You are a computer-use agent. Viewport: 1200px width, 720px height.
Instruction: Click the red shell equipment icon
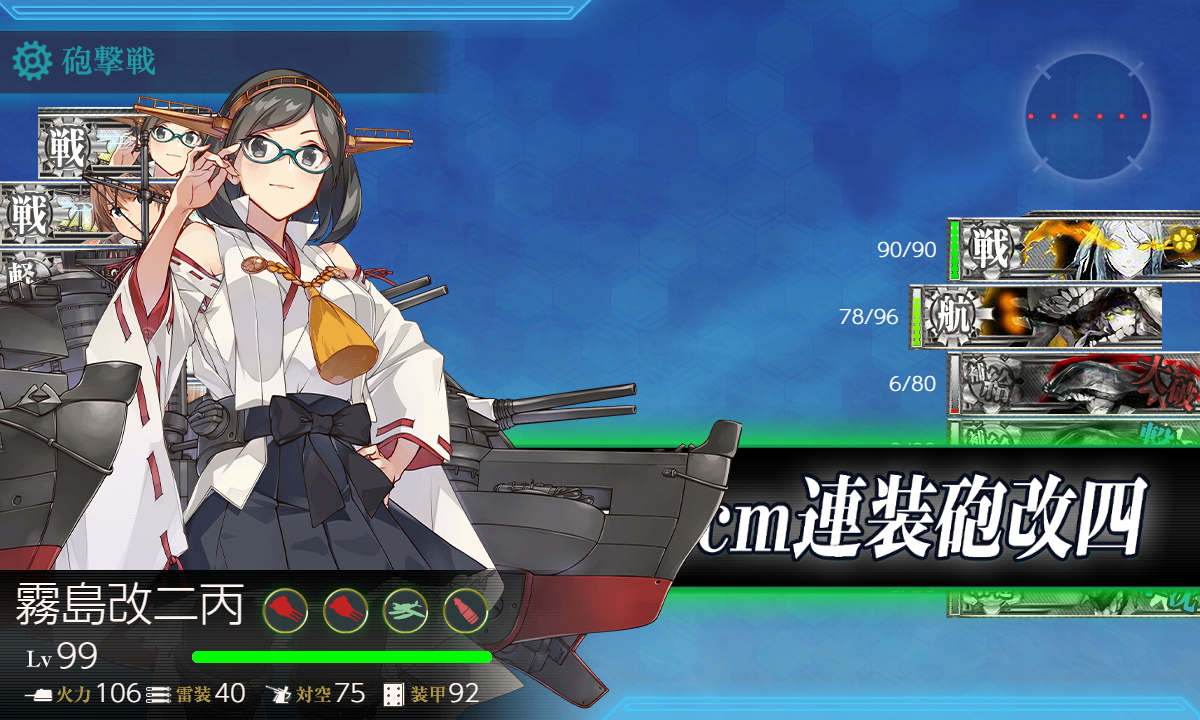point(465,609)
